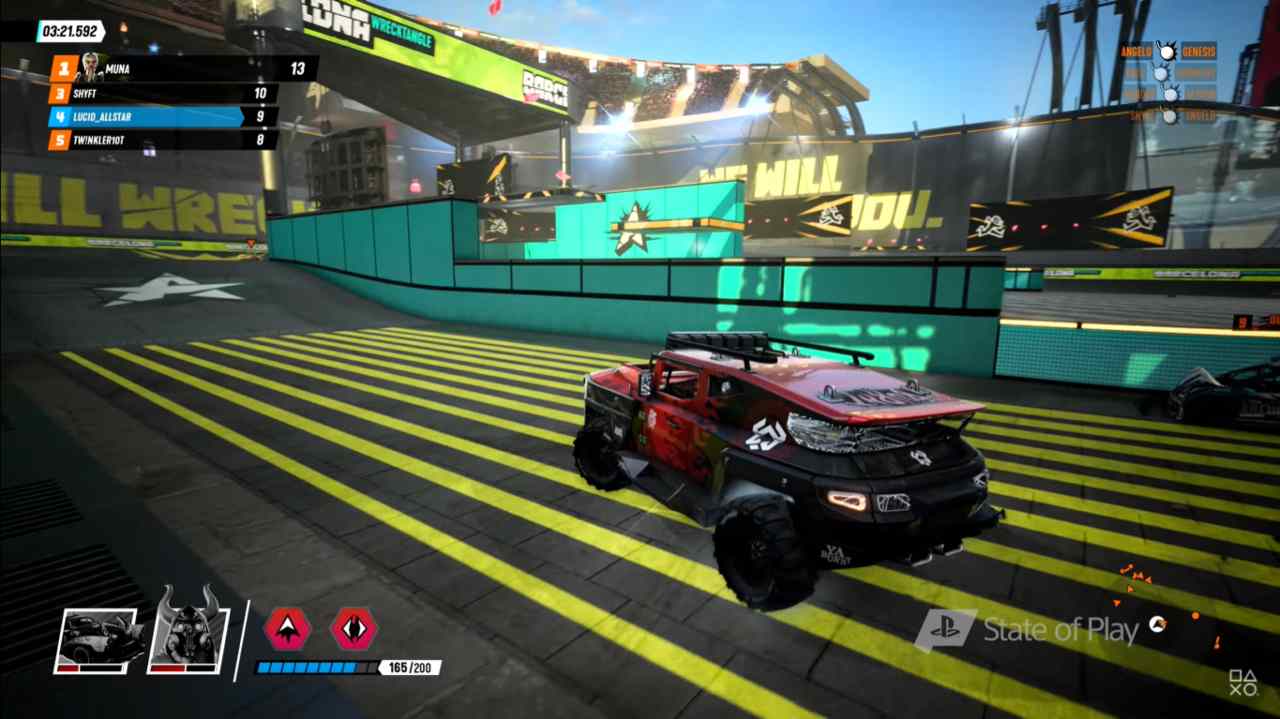Click the Angelo–Genesis kill feed entry
Screen dimensions: 1280x719
tap(1168, 51)
